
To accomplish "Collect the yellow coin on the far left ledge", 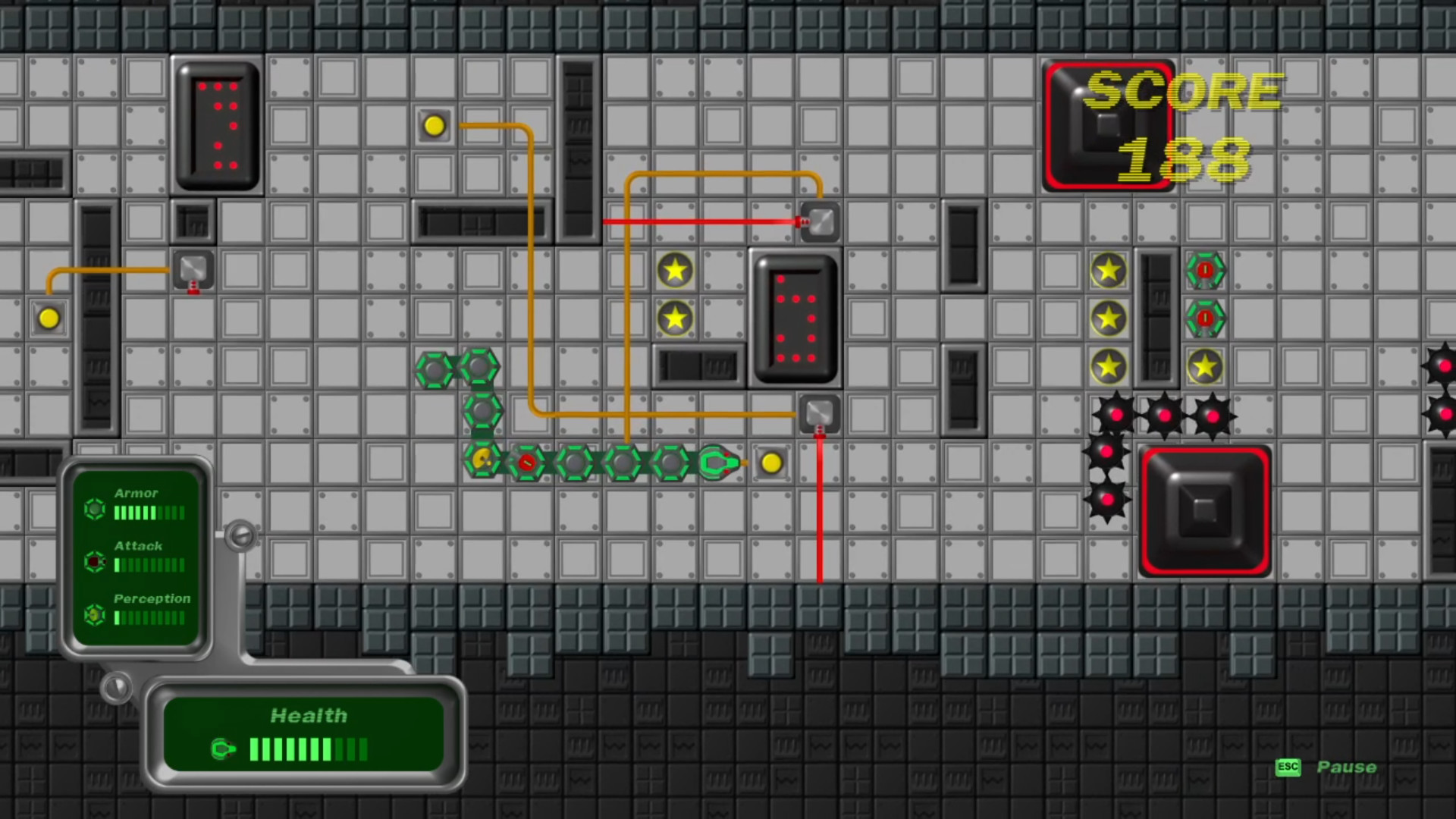I will [48, 318].
